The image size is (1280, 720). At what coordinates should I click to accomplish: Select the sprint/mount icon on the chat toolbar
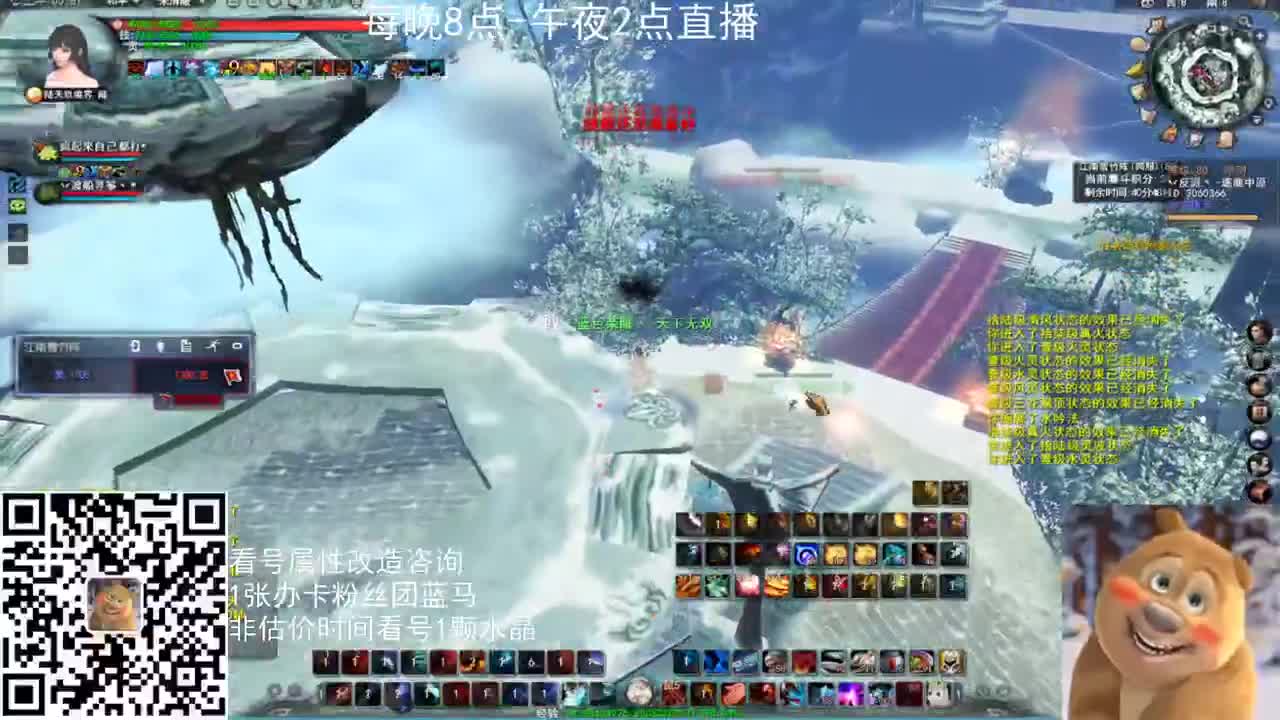(213, 345)
